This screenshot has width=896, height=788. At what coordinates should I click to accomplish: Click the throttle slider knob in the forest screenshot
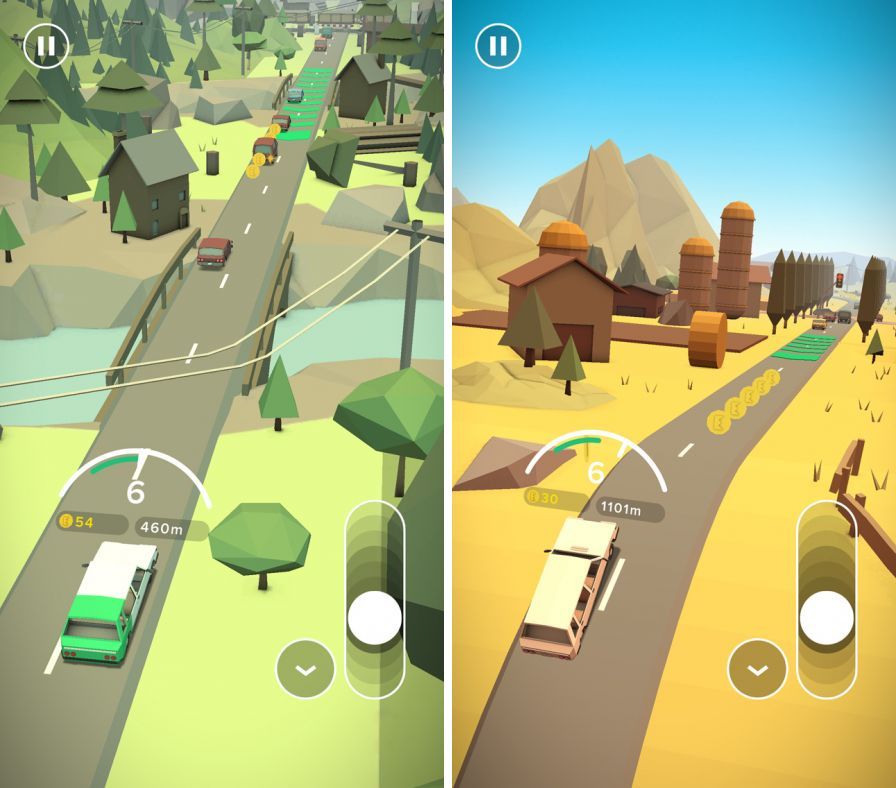(375, 617)
